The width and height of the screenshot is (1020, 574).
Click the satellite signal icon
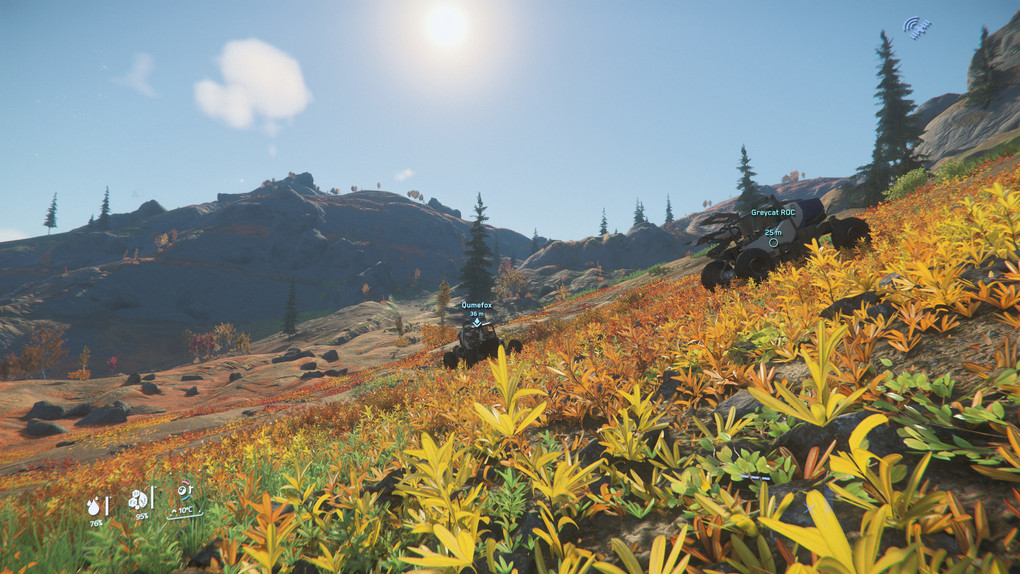tap(917, 27)
